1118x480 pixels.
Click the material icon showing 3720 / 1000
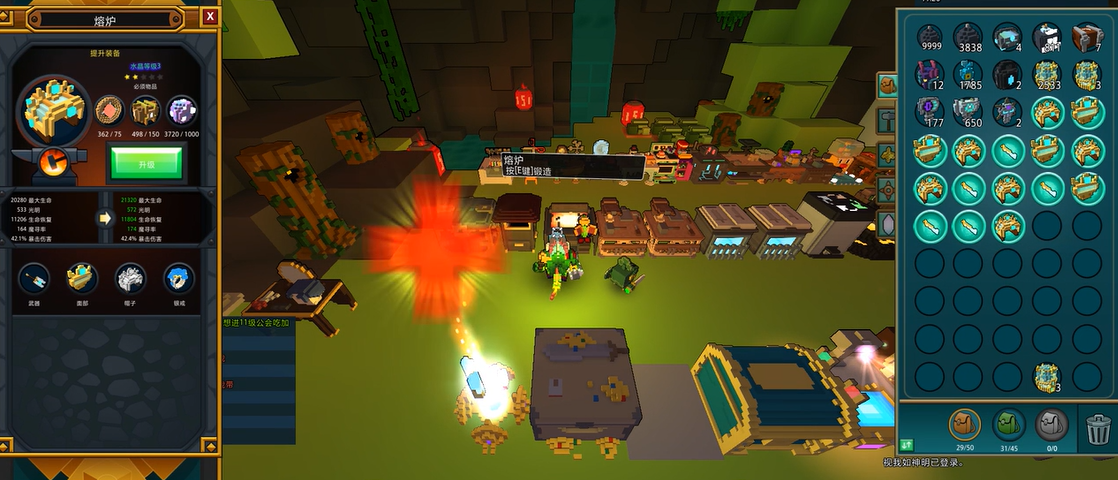click(x=182, y=109)
